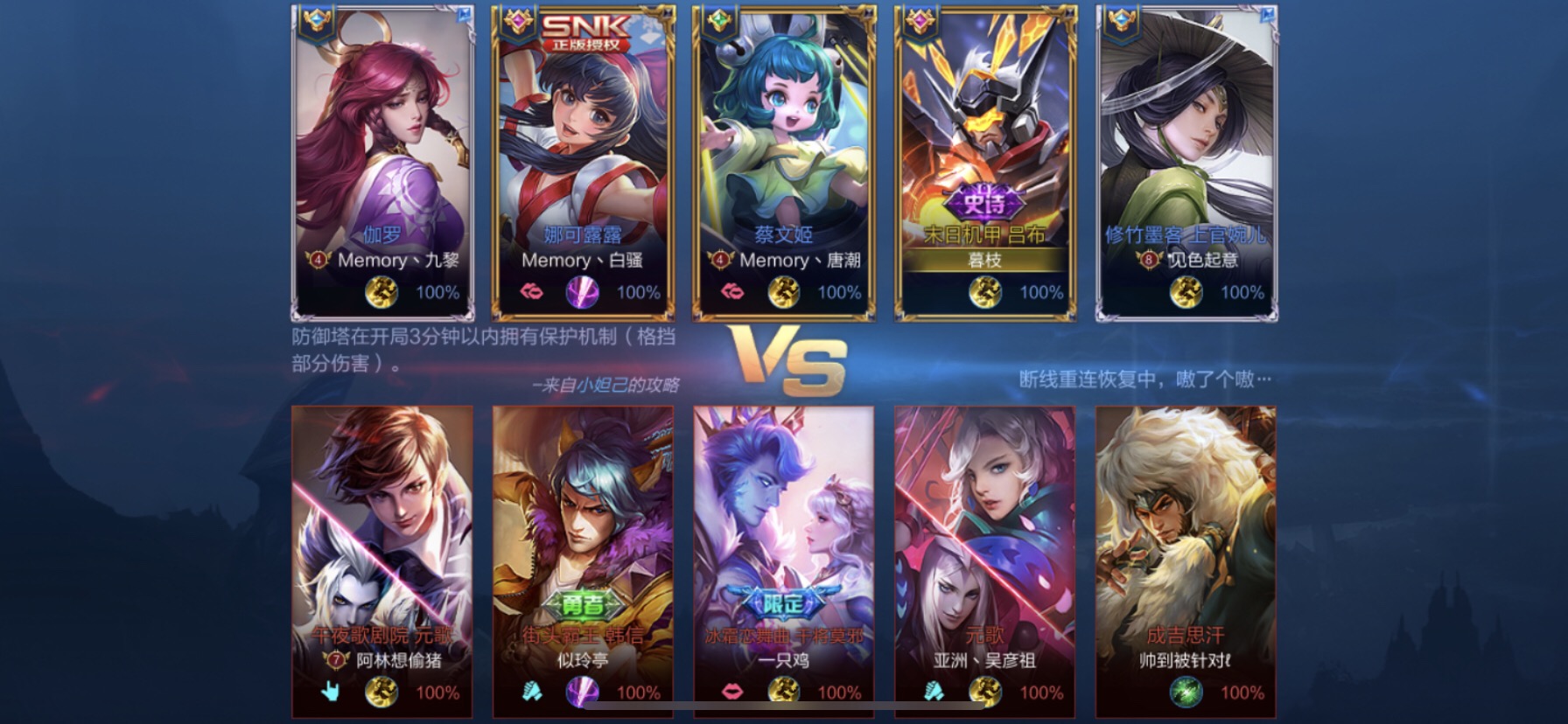Click the gold 史诗 badge on 吕布's card

click(983, 200)
